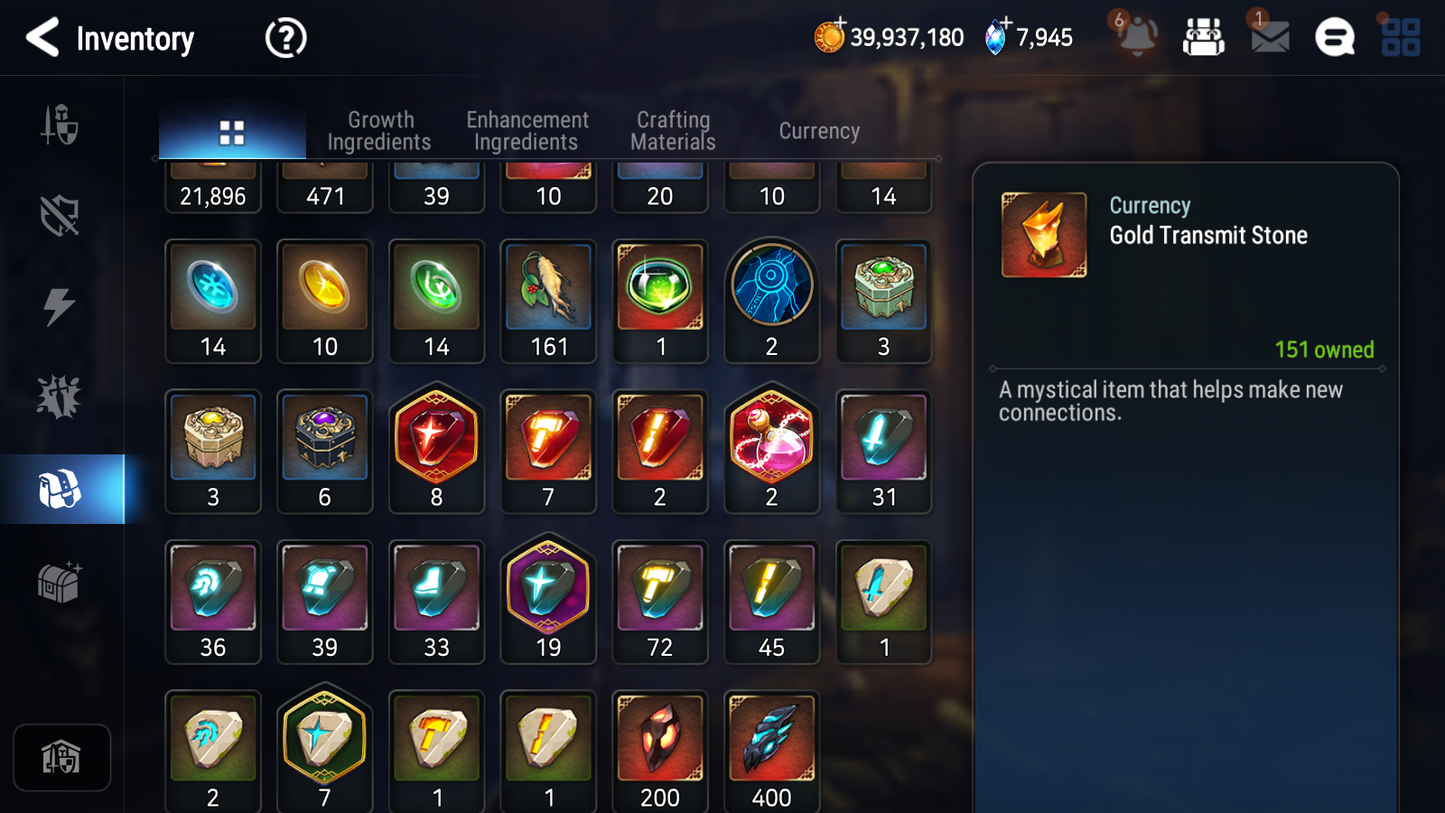Select the sword and shield icon in sidebar
Screen dimensions: 1445x813
[62, 124]
